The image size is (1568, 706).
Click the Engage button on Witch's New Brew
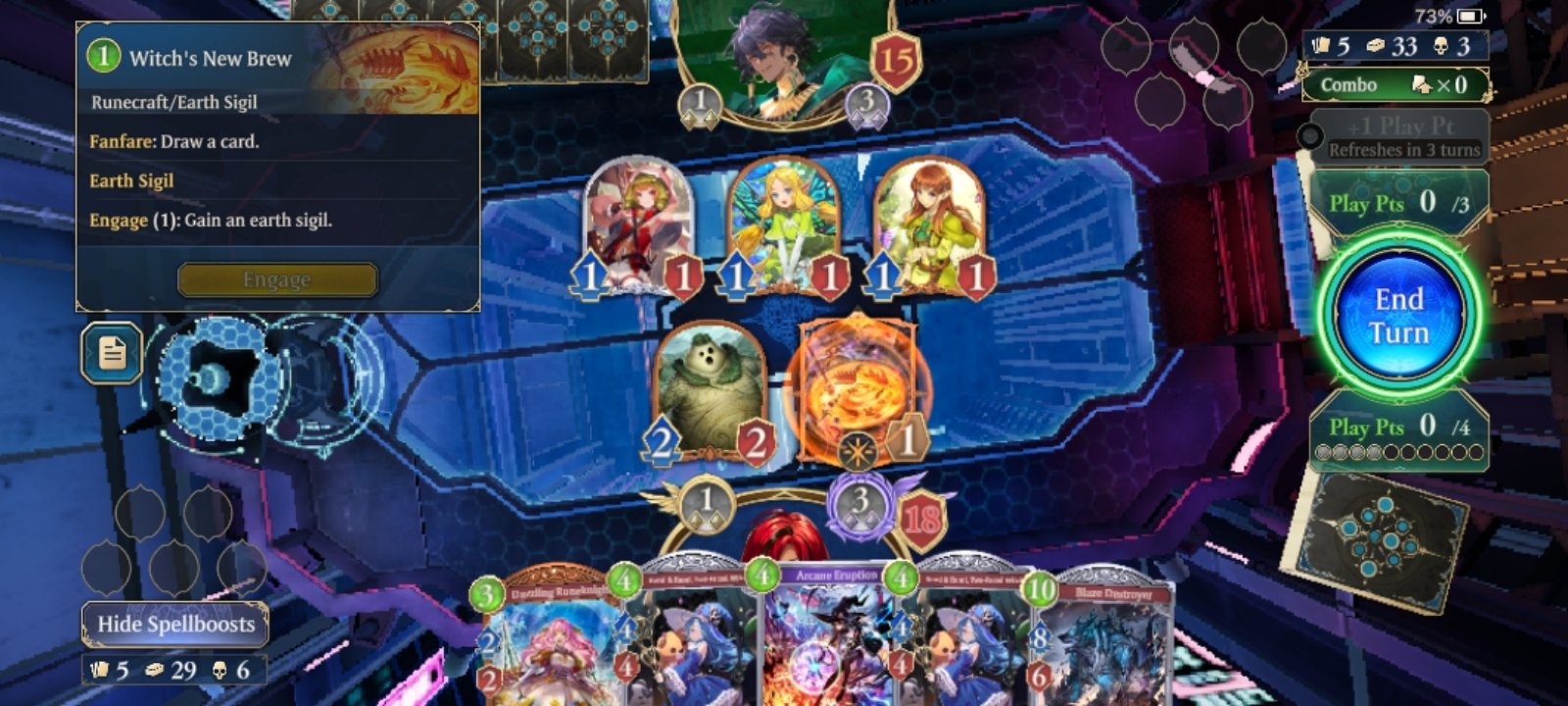275,279
